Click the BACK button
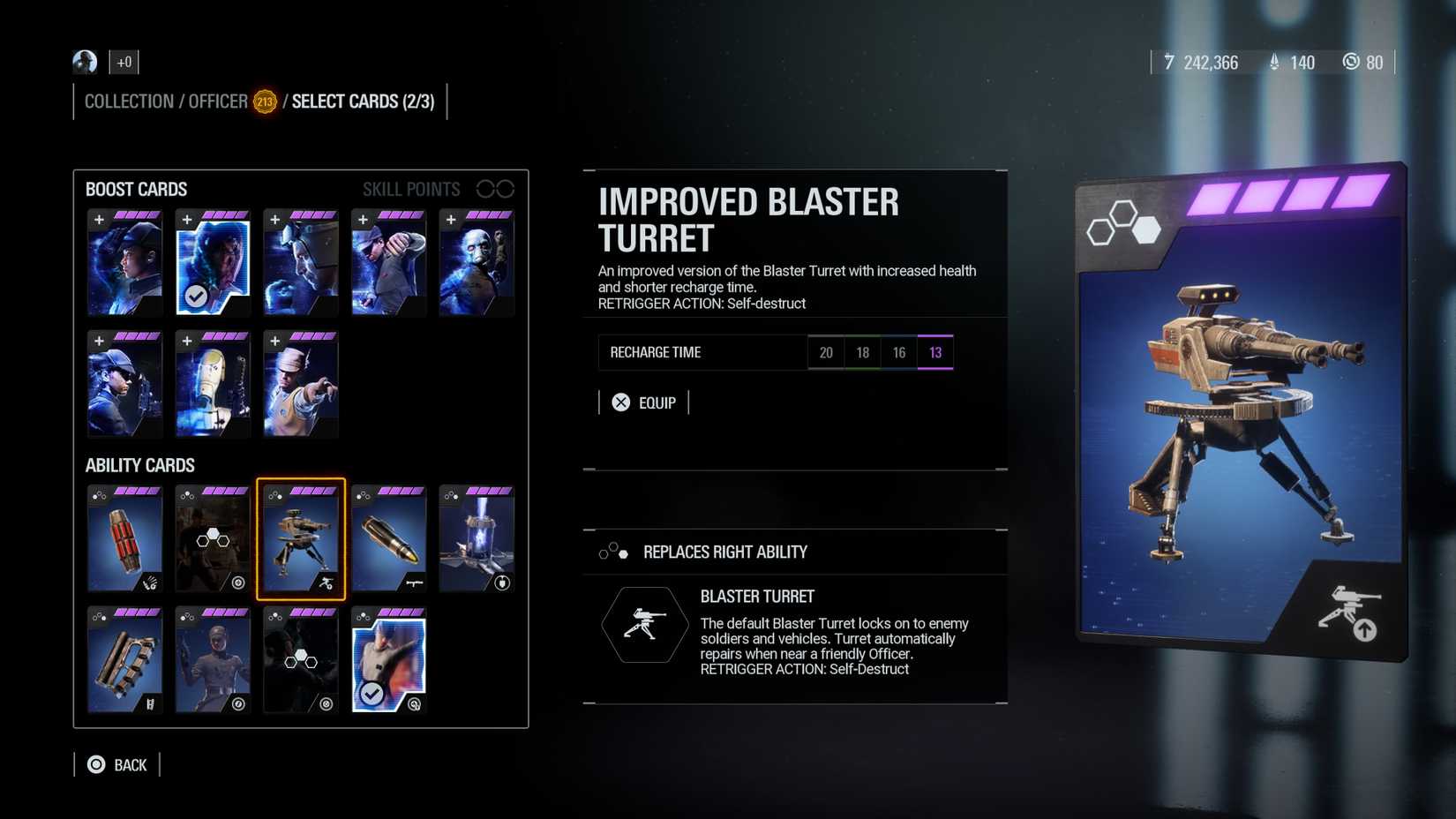This screenshot has height=819, width=1456. click(x=119, y=764)
